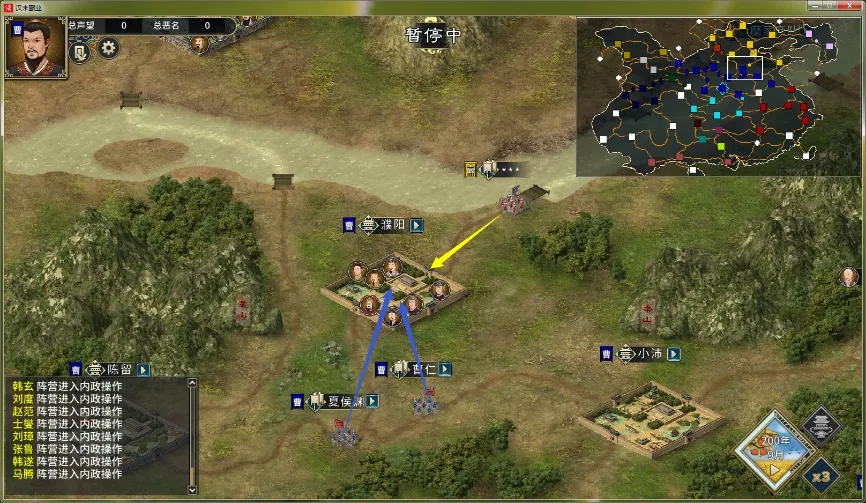Open the pagoda city list diamond button
This screenshot has width=866, height=503.
(820, 427)
